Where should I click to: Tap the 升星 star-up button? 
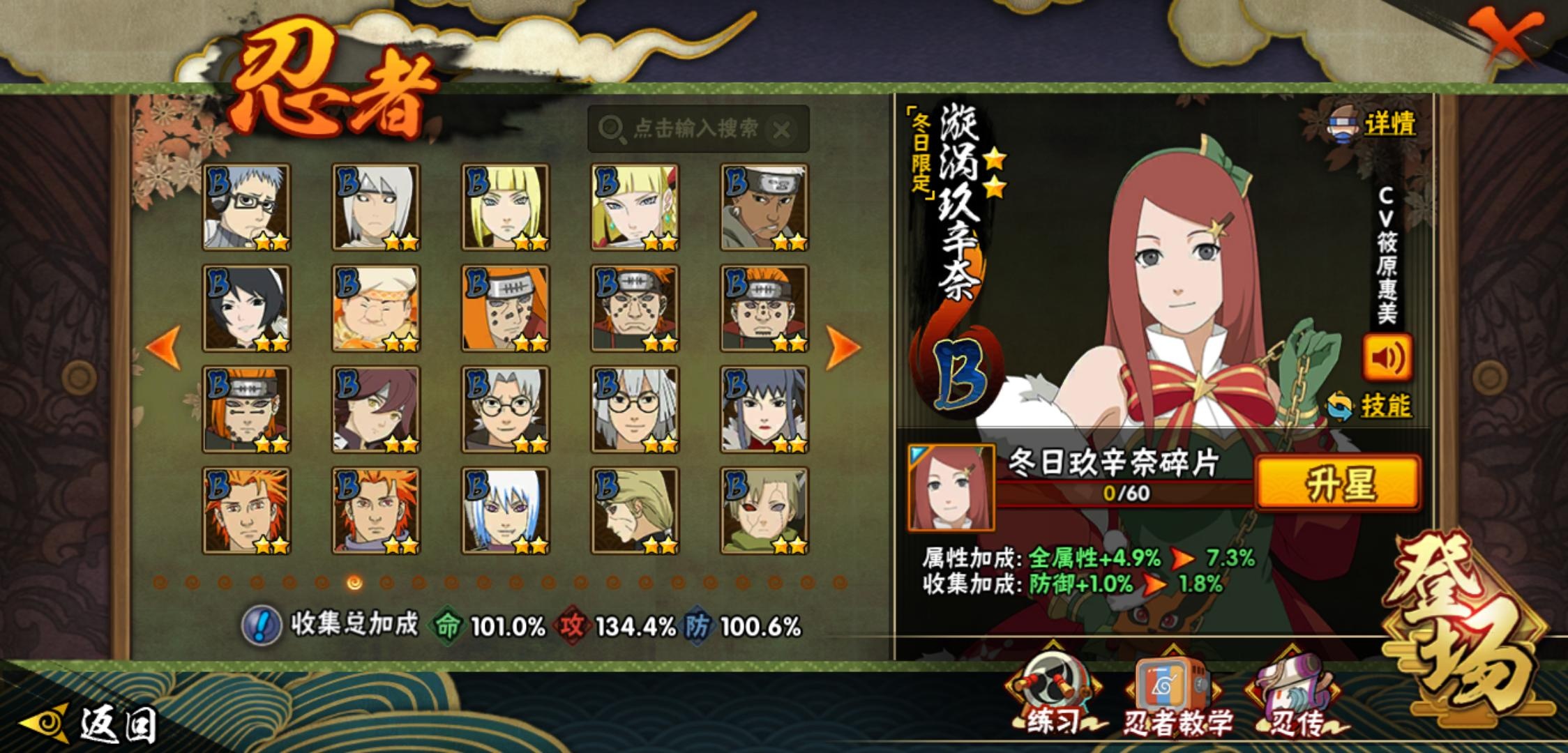(1338, 483)
